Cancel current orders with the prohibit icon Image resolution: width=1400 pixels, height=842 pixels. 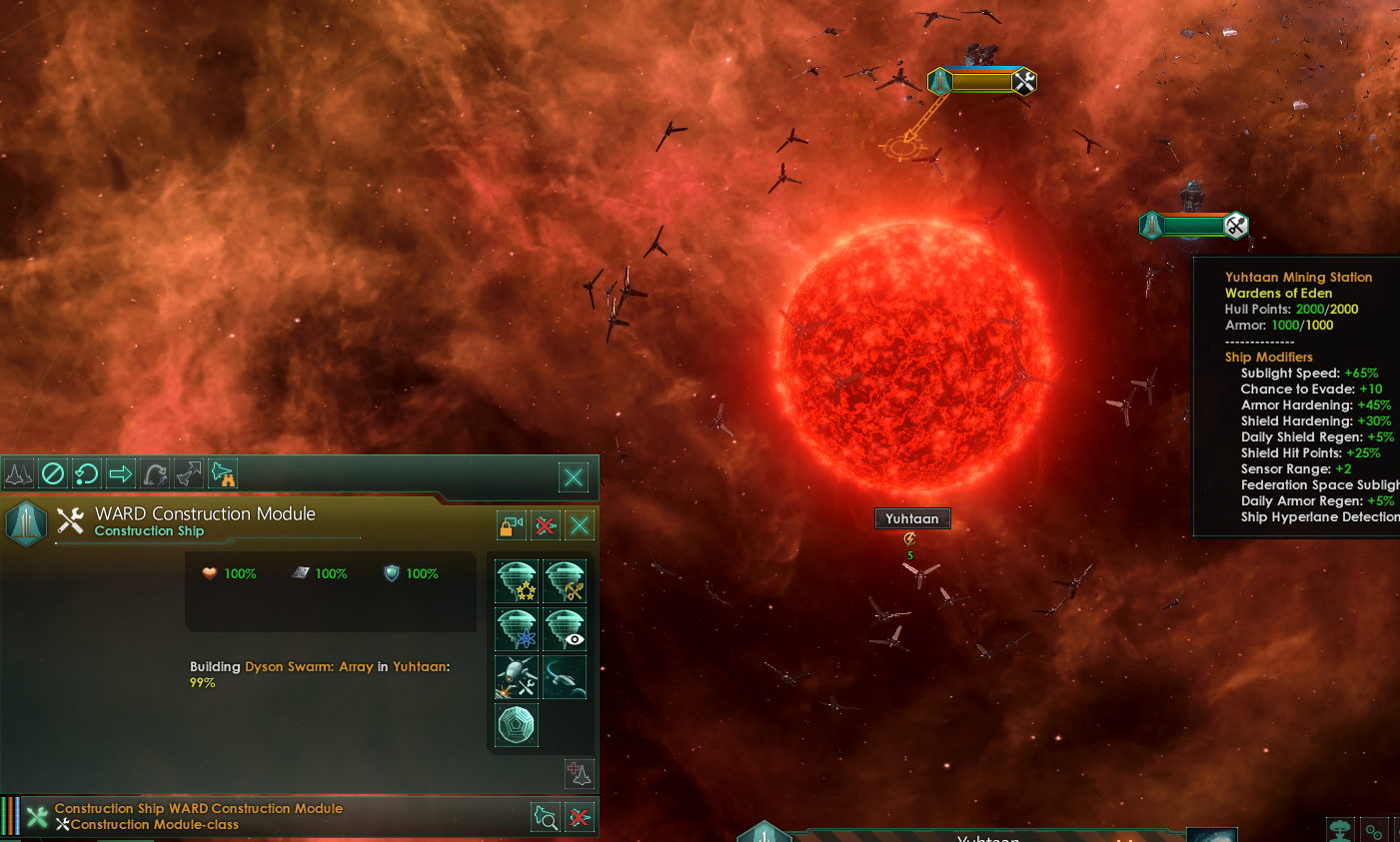(52, 475)
